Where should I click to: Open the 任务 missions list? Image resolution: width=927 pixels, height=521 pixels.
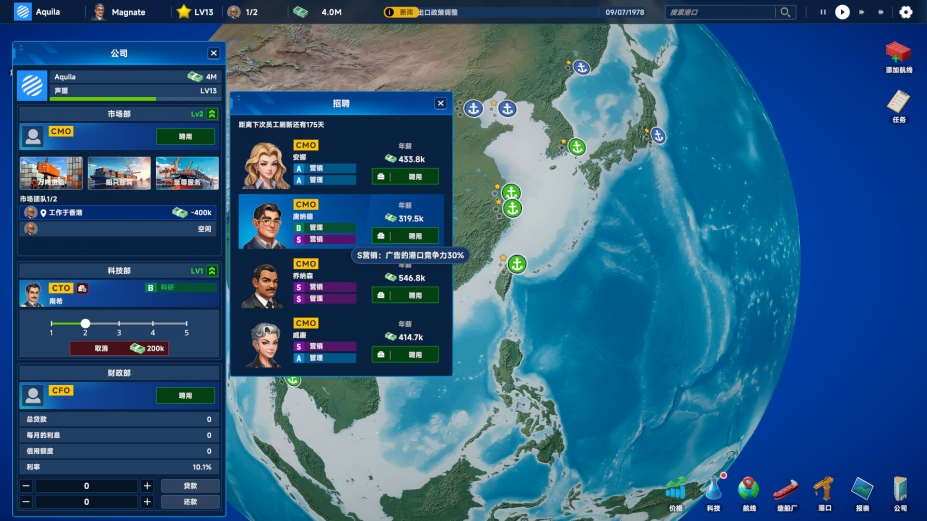[x=898, y=105]
